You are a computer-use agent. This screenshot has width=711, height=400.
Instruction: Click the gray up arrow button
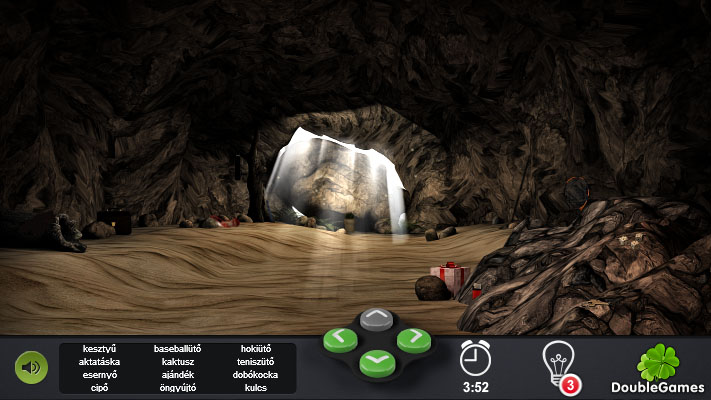(376, 320)
